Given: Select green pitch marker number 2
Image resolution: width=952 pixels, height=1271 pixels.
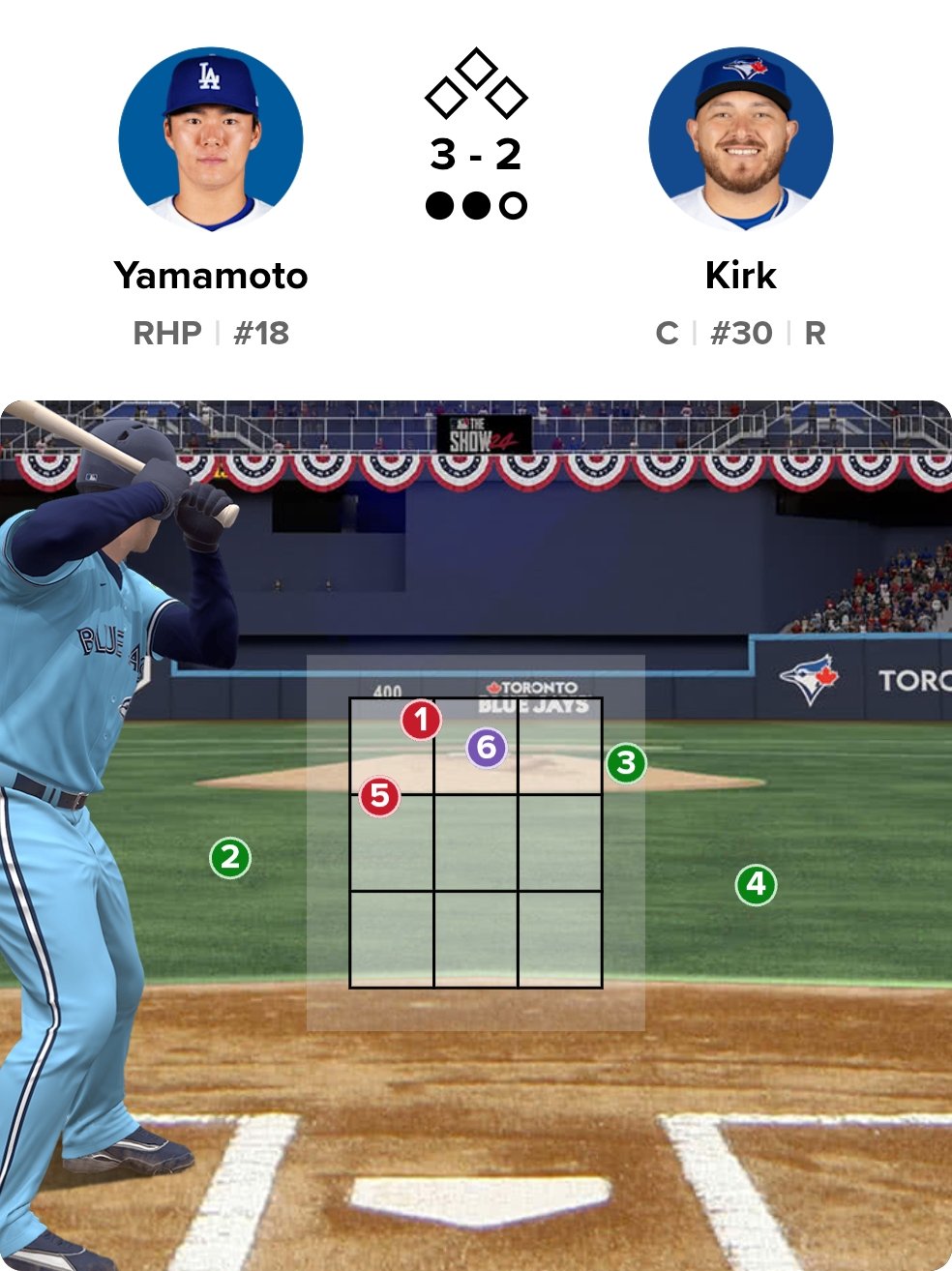Looking at the screenshot, I should point(230,857).
